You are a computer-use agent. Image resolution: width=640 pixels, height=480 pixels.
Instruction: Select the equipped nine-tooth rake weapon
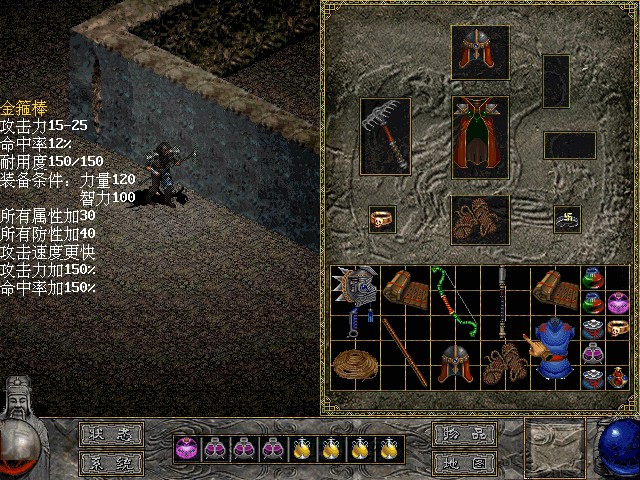click(385, 135)
